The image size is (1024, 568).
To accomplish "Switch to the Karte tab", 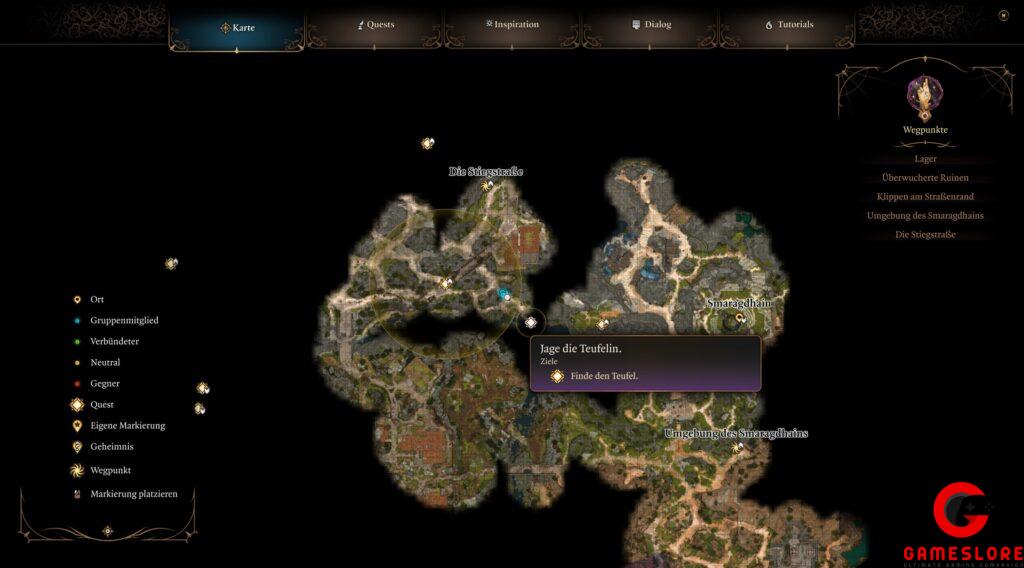I will (x=238, y=27).
